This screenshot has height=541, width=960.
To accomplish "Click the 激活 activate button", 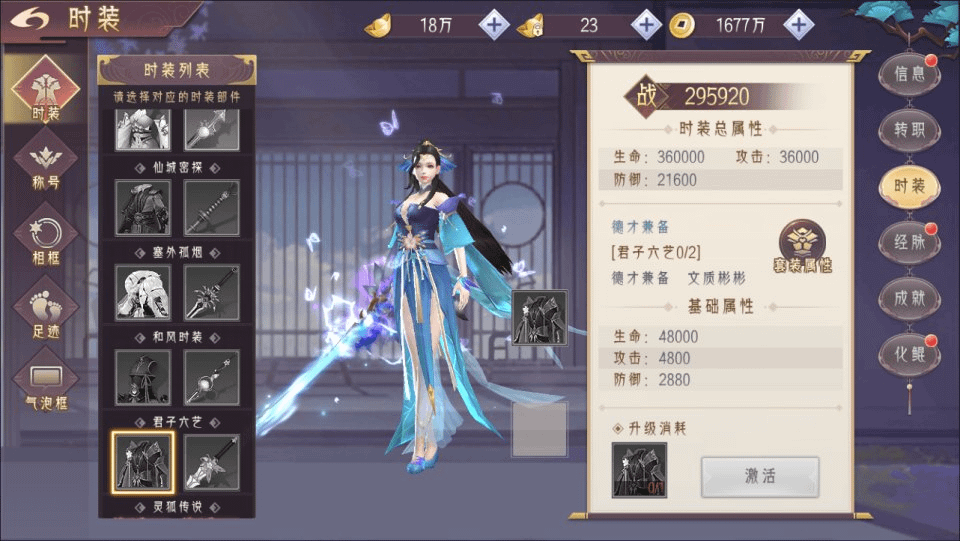I will click(x=760, y=476).
